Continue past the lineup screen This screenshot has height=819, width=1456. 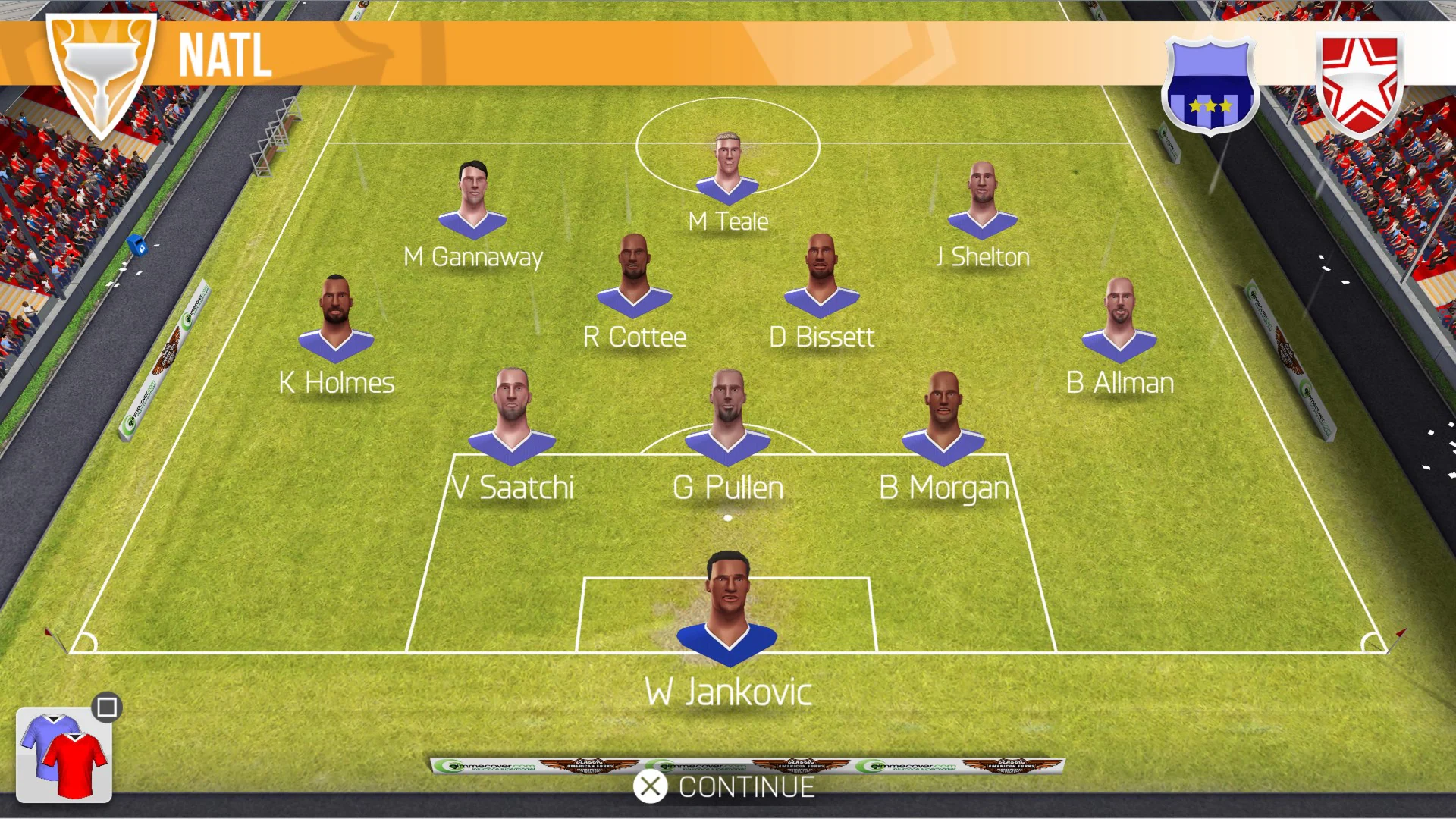(725, 787)
